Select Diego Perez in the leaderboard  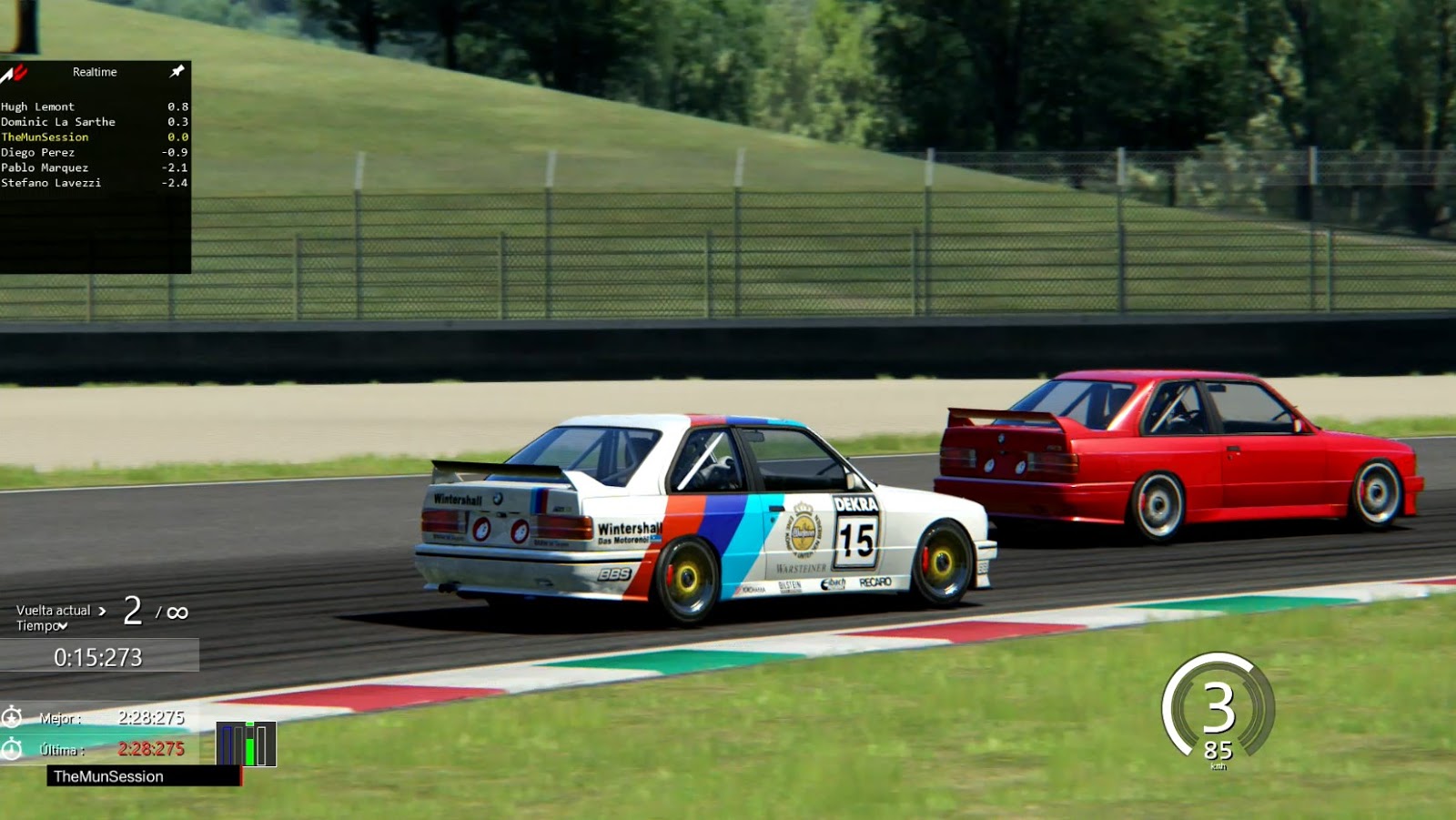point(37,152)
